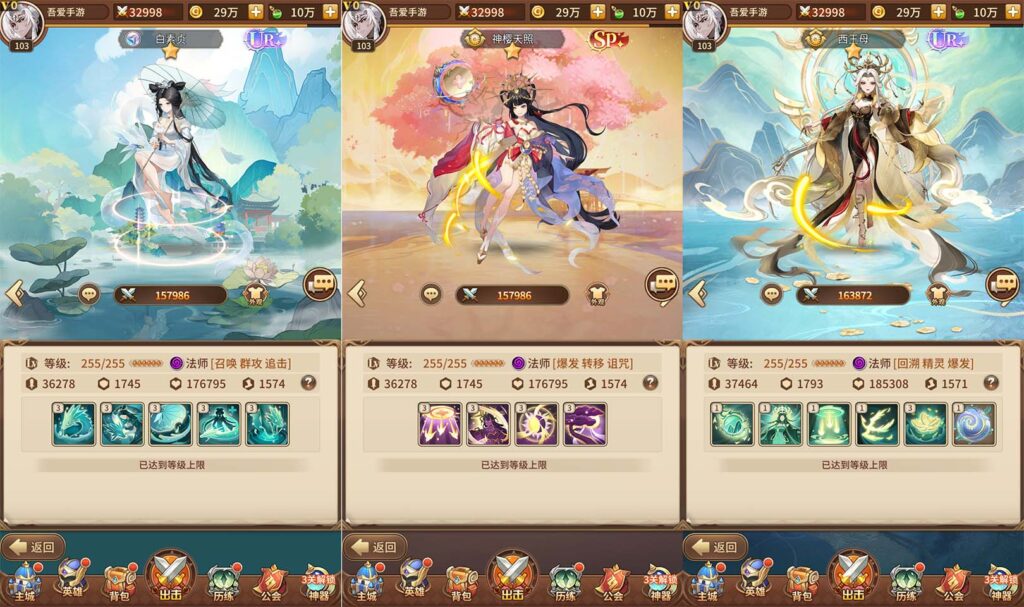
Task: Open stats help question mark for 西王母
Action: point(991,382)
